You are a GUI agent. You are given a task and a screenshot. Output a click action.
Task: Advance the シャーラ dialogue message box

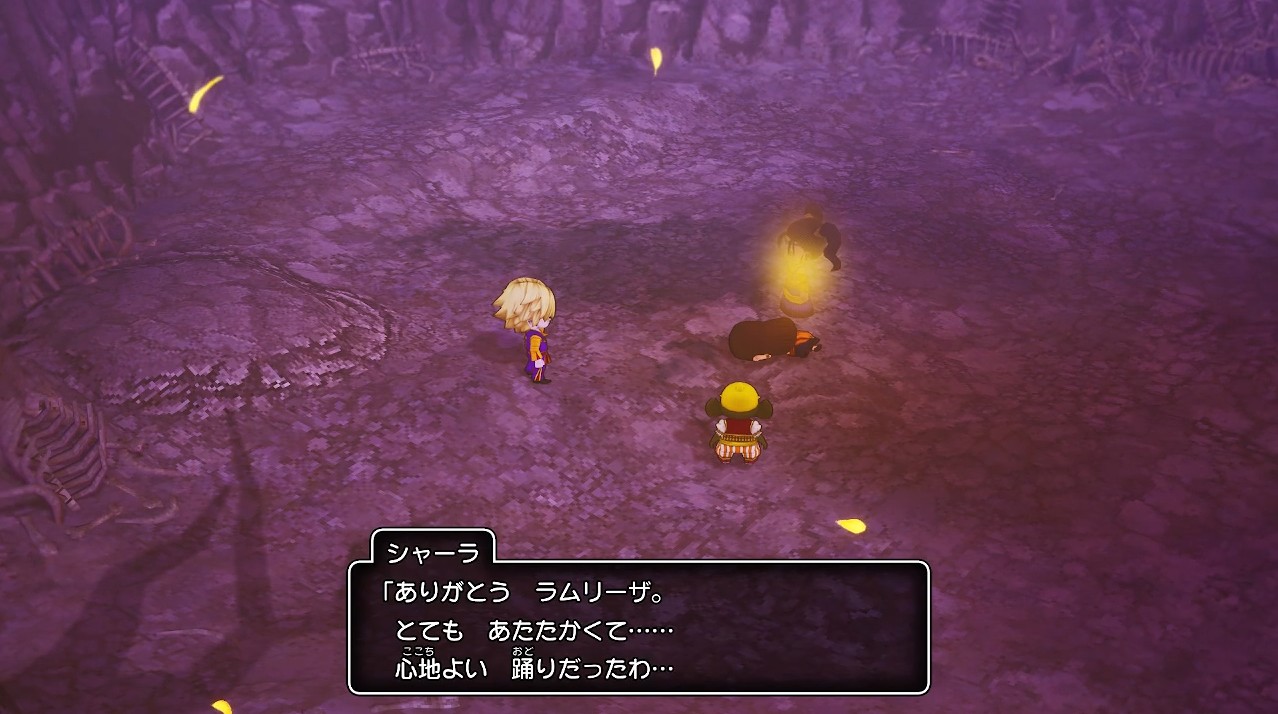tap(638, 627)
